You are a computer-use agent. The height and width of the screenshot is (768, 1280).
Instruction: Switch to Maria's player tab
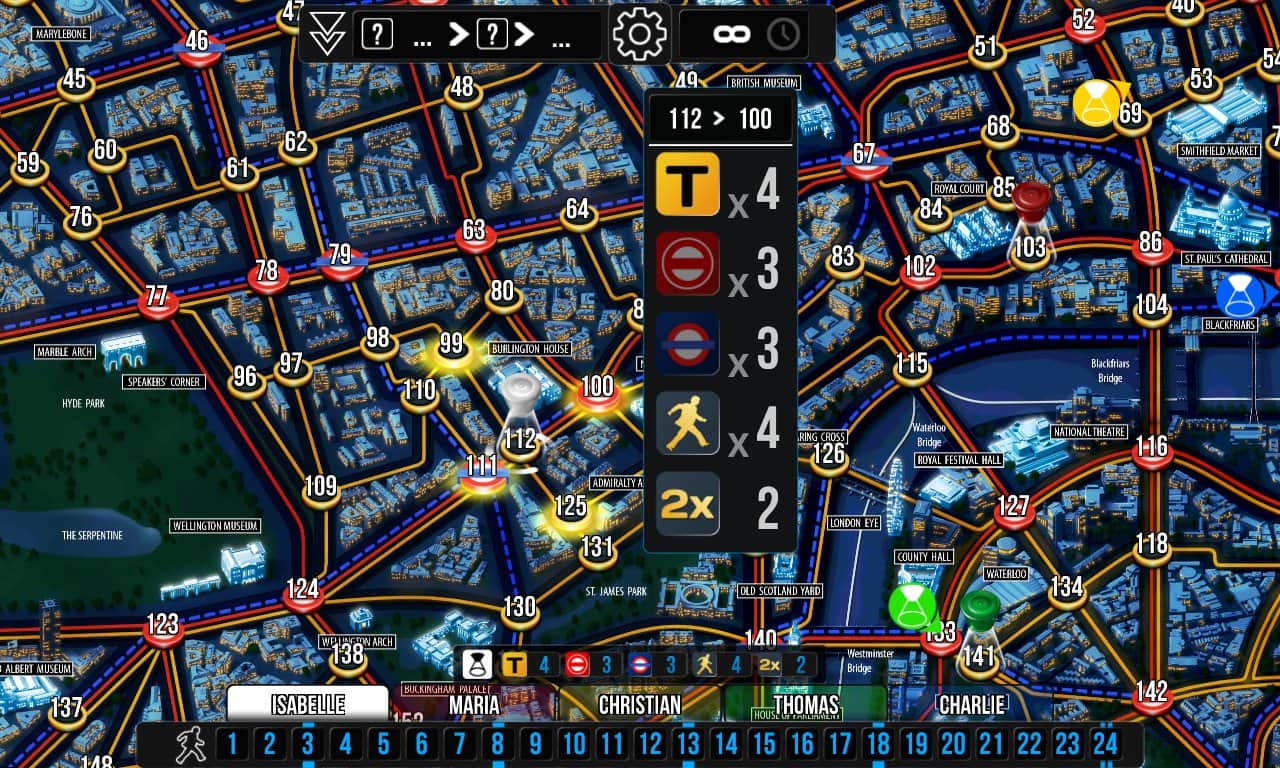[x=473, y=704]
